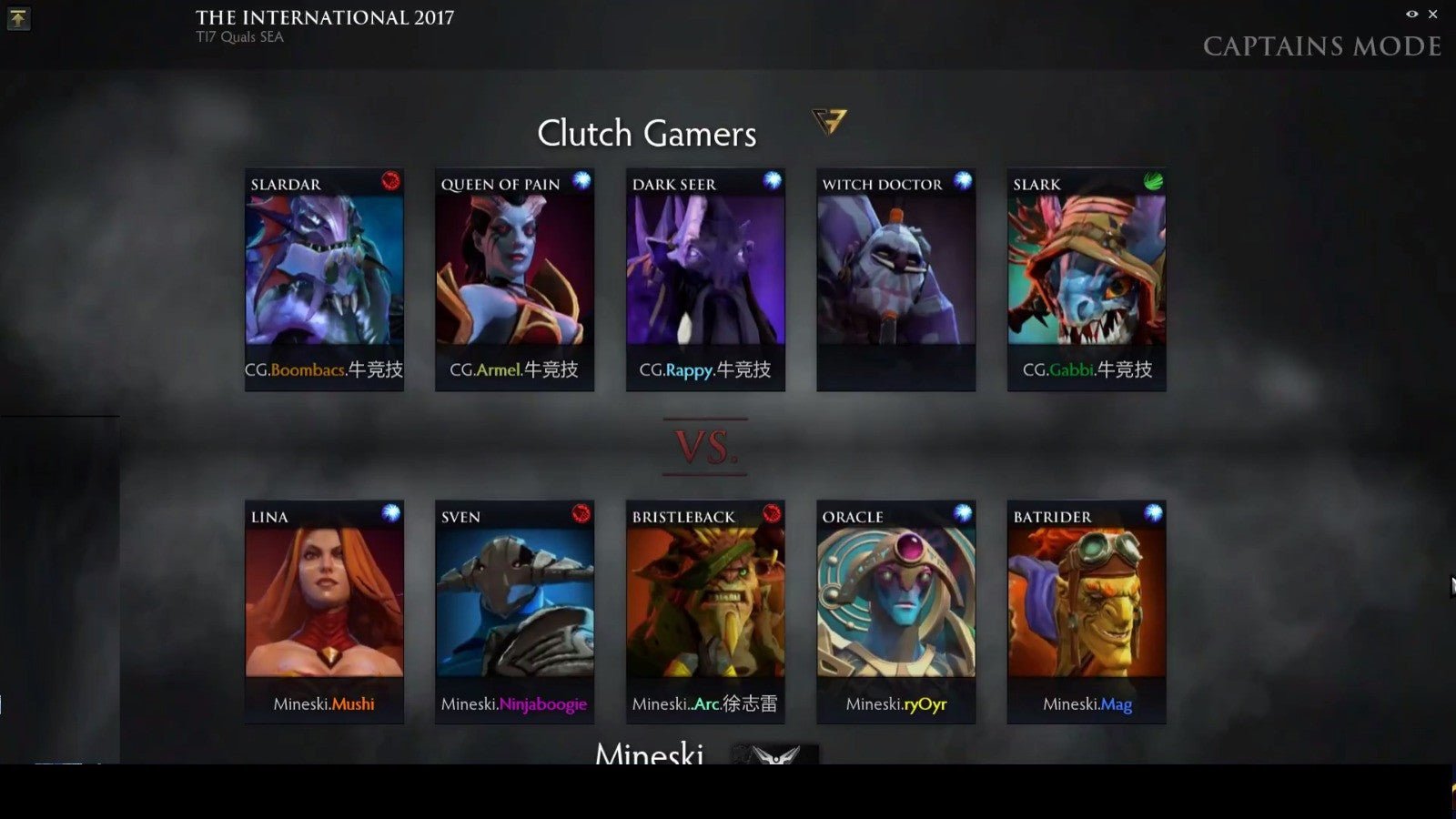
Task: Select the TI7 Quals SEA subtitle
Action: coord(241,37)
